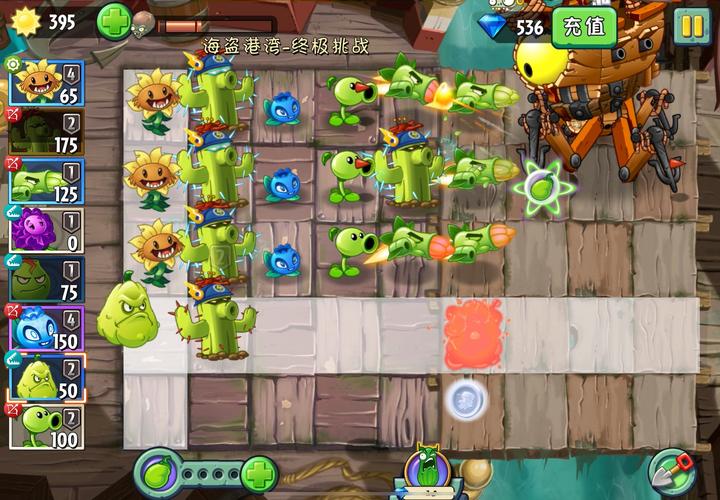Pick the Squash seed packet costing 50
This screenshot has height=500, width=720.
(46, 378)
